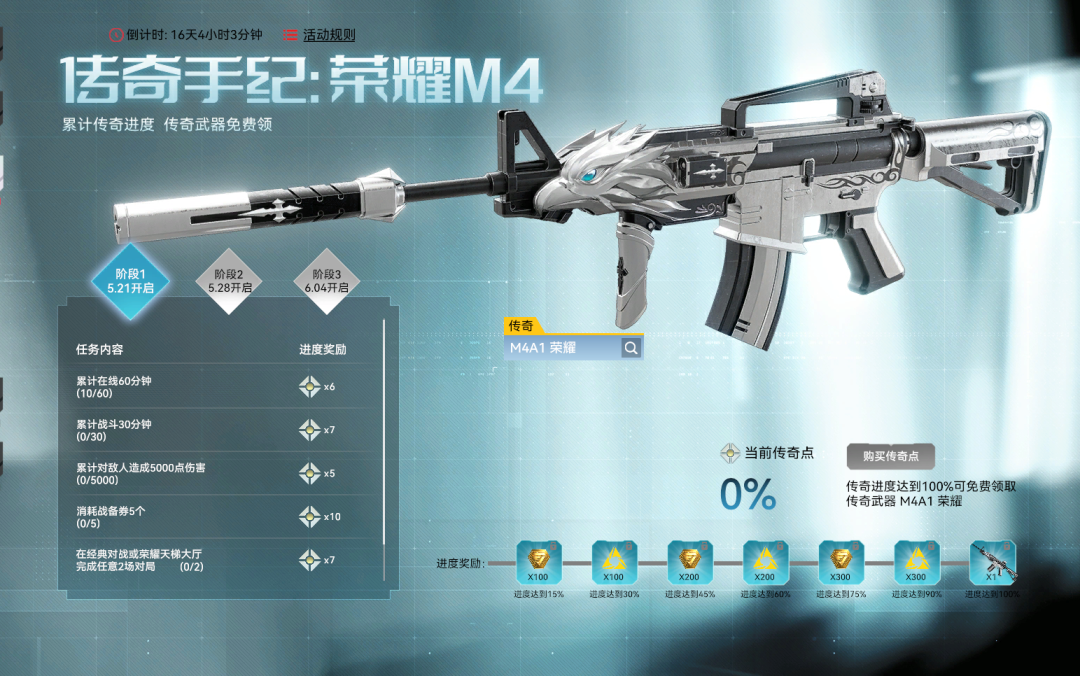Screen dimensions: 1080x676
Task: Switch to the 阶段3 stage tab
Action: coord(327,281)
